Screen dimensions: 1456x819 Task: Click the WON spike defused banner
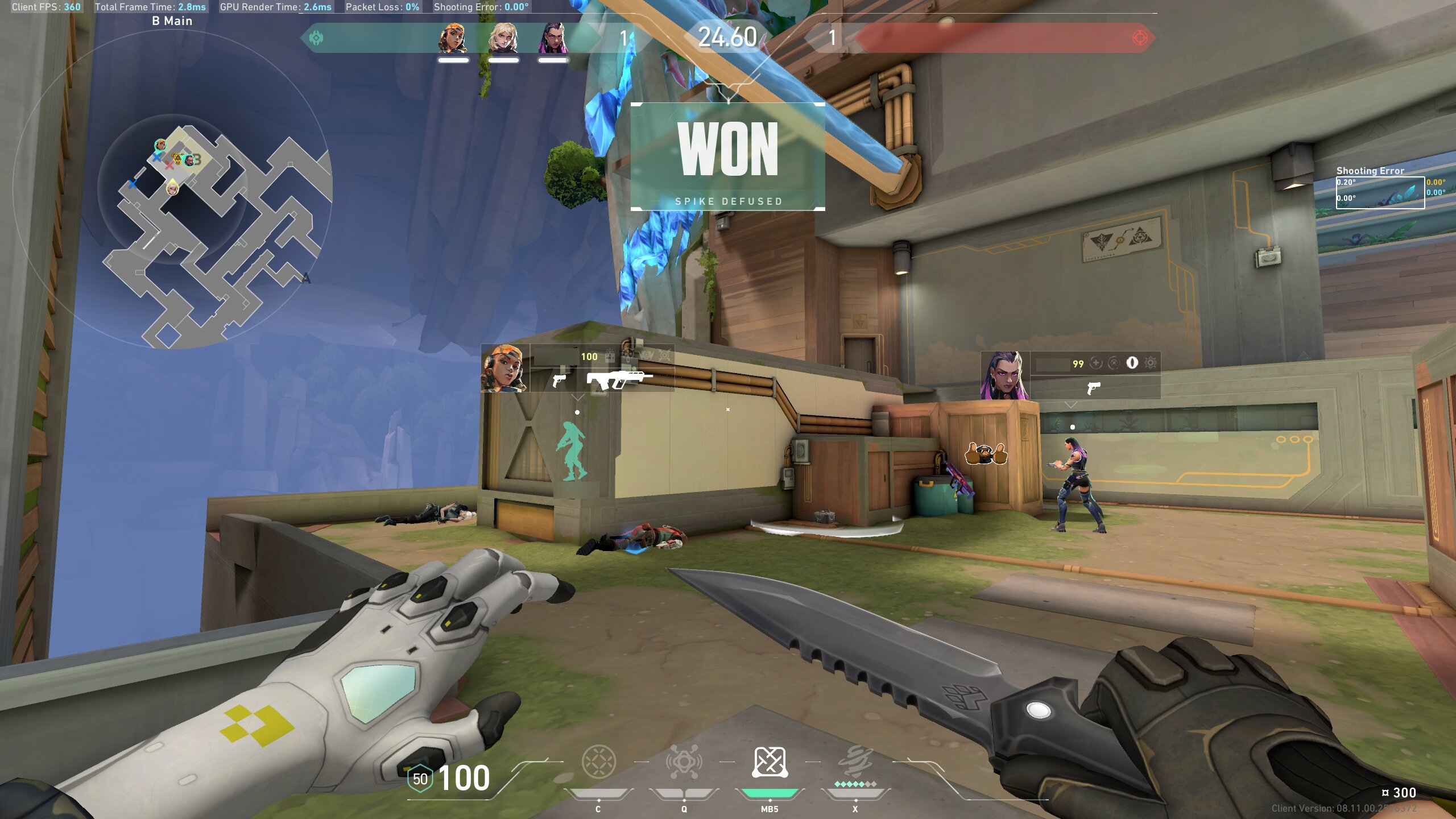pyautogui.click(x=728, y=156)
